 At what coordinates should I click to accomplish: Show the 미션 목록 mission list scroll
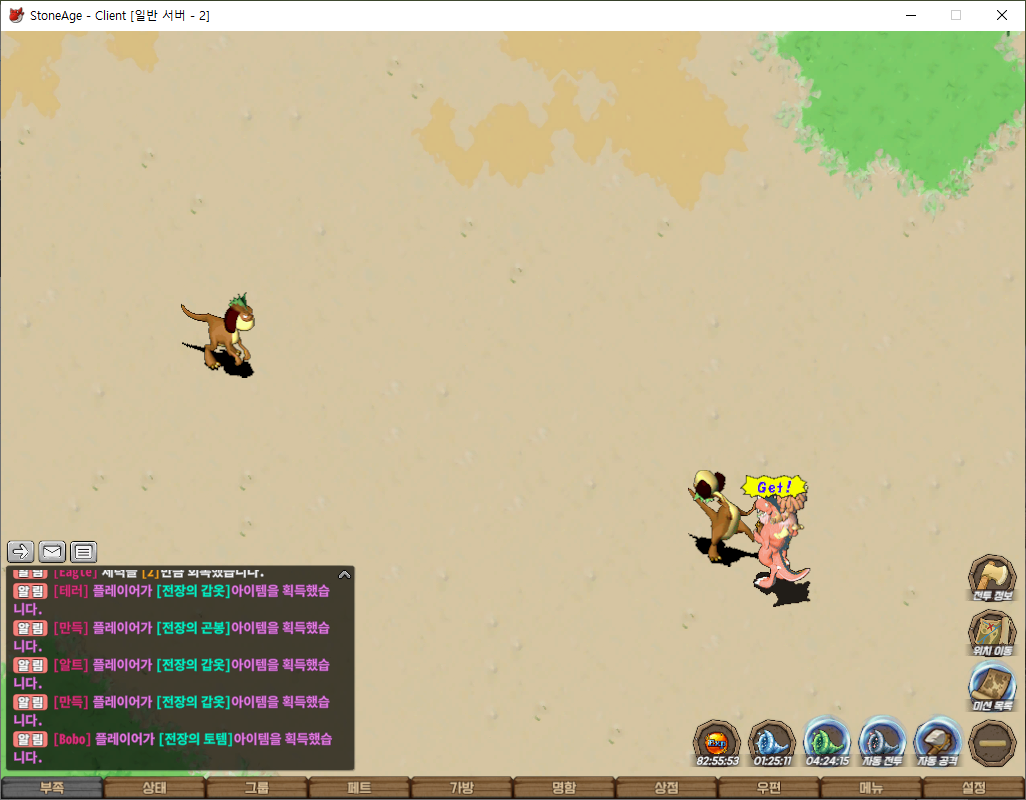point(992,687)
